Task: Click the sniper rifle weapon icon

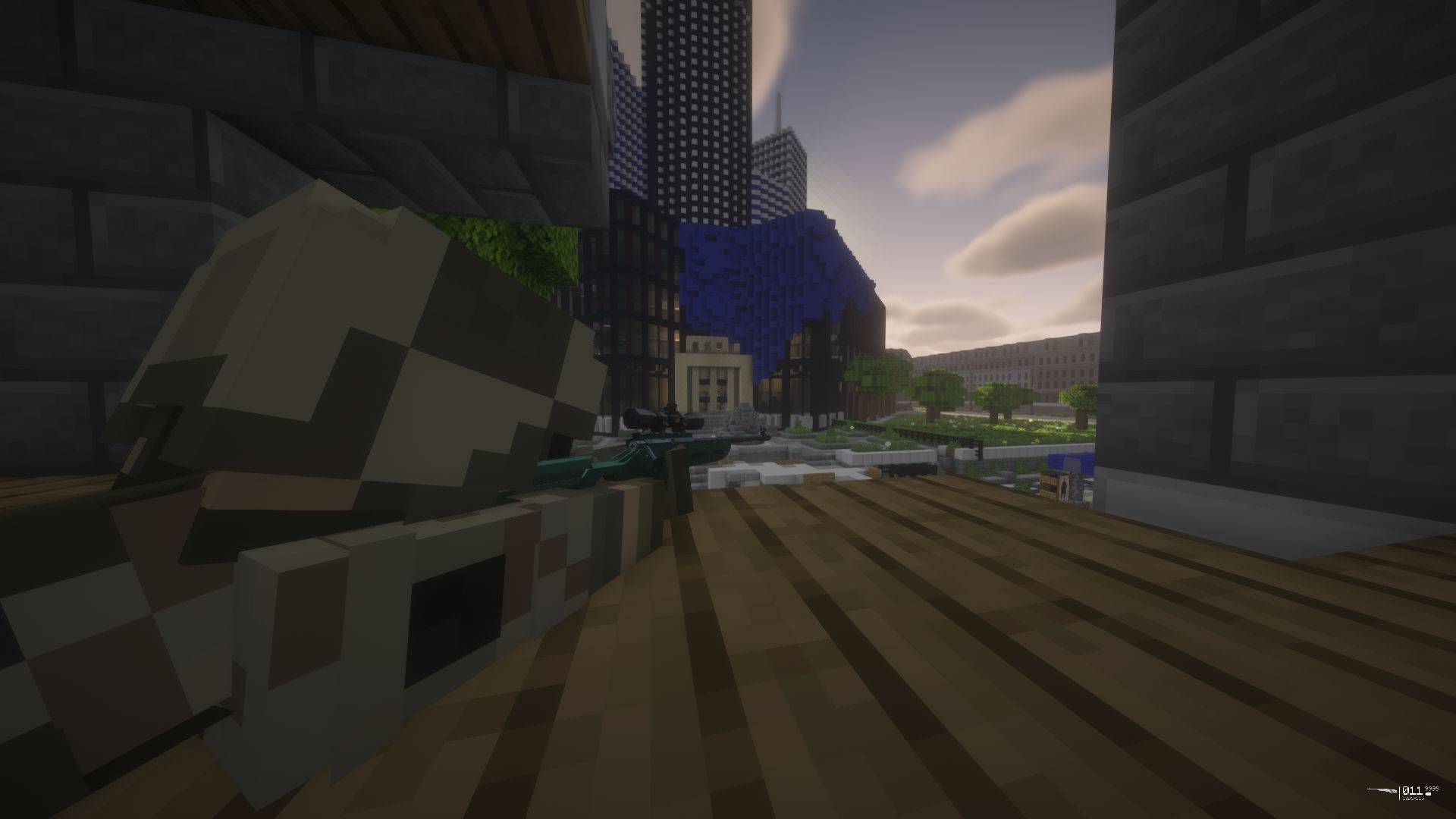Action: [x=1382, y=791]
